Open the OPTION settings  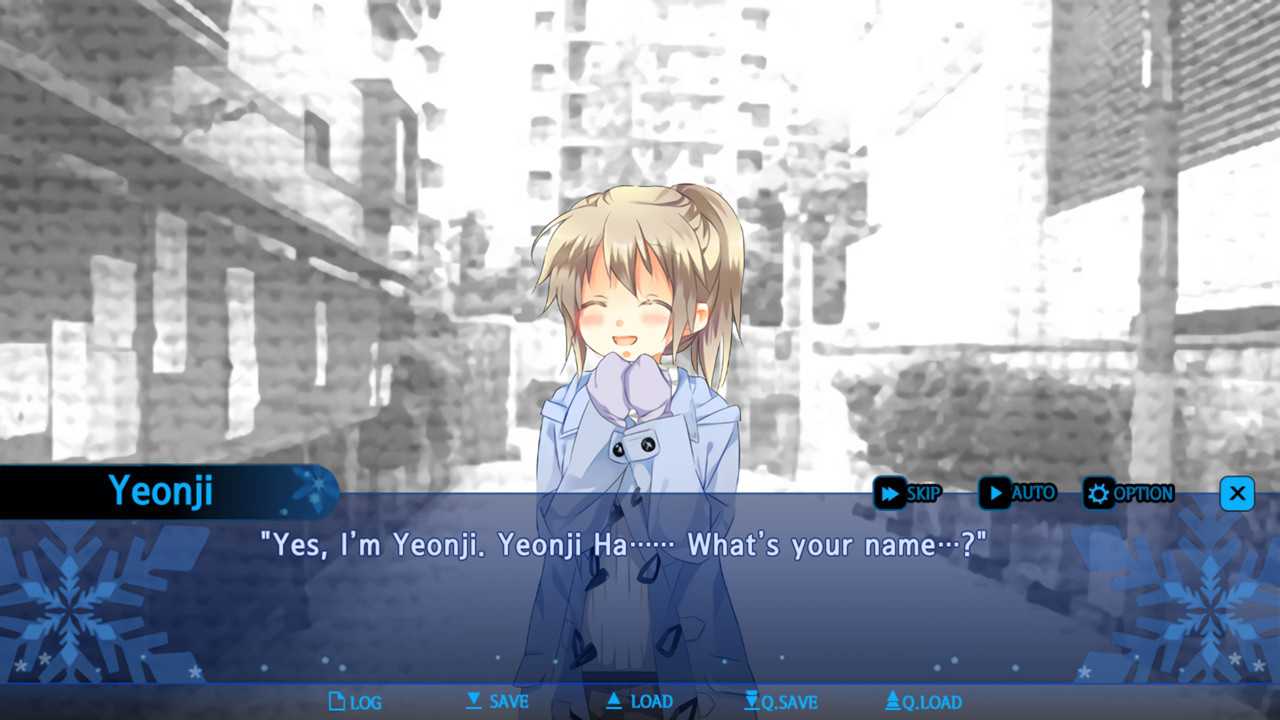click(x=1130, y=493)
